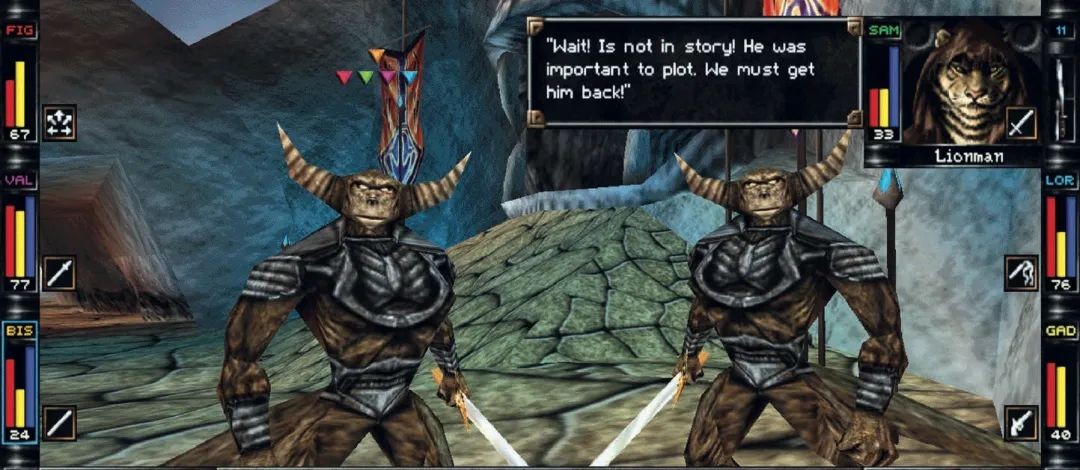Select VAL's spear attack icon

tap(59, 272)
